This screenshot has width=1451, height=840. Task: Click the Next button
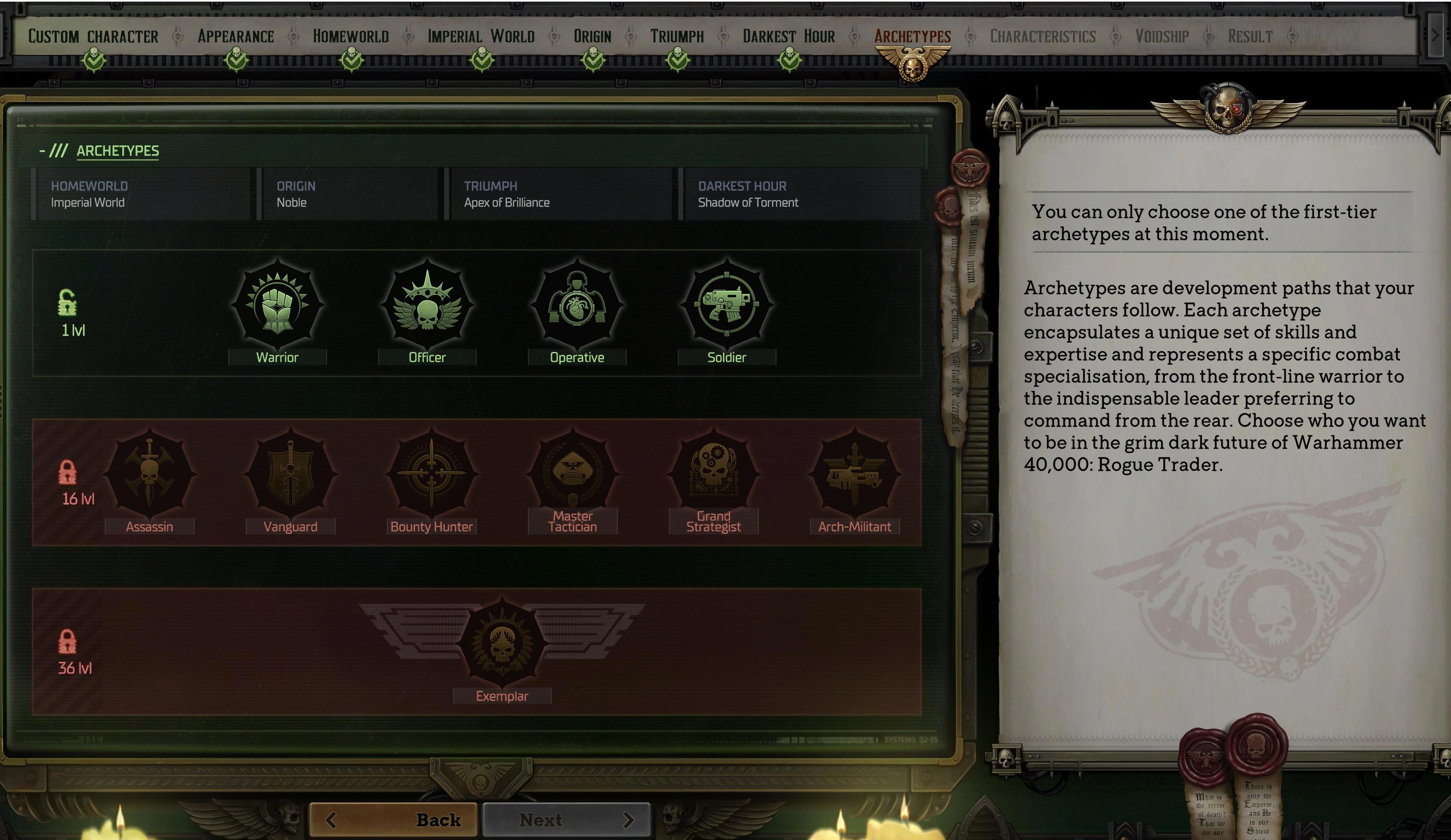tap(567, 819)
